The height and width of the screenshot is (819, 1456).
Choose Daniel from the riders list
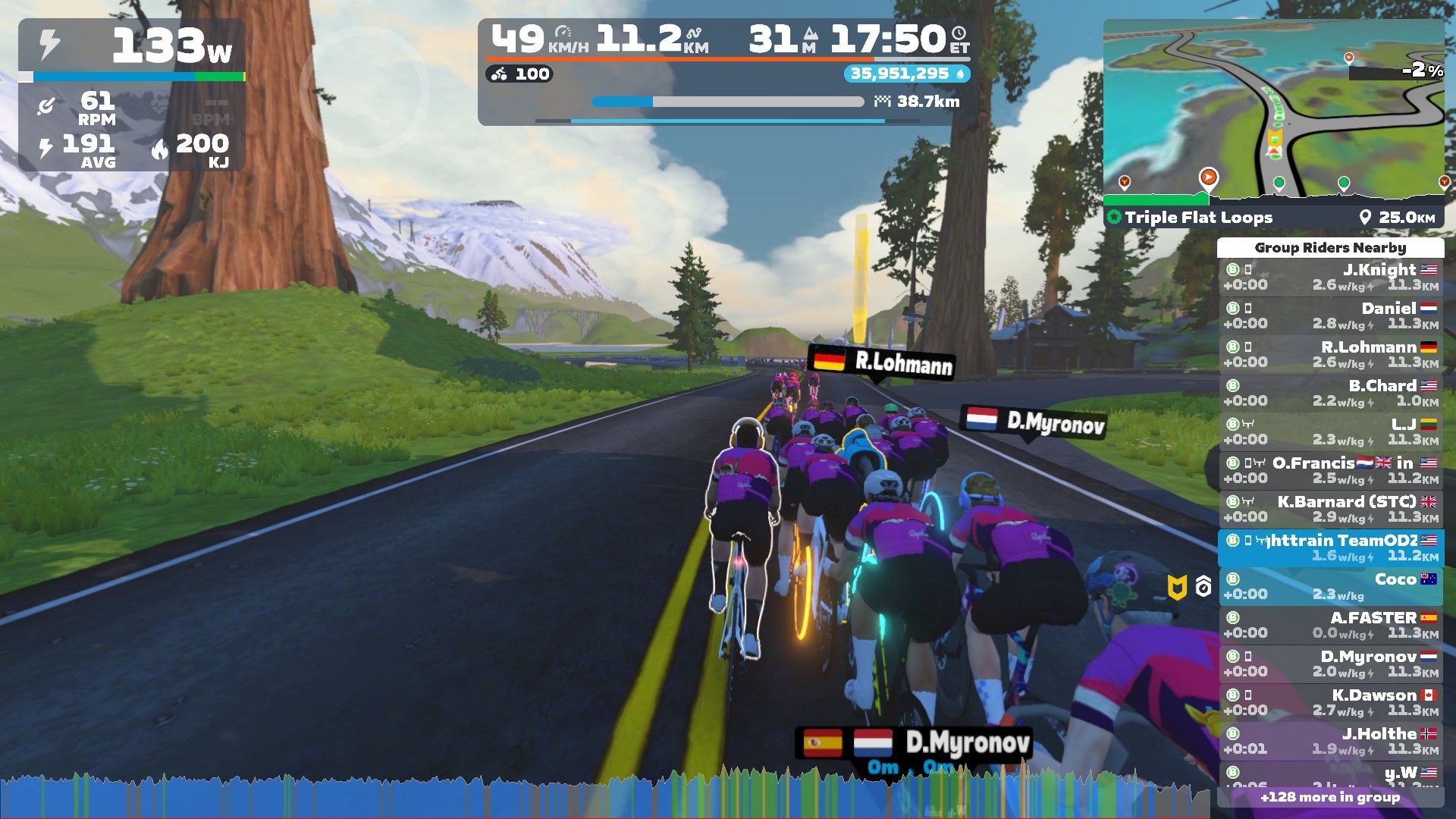click(x=1331, y=315)
